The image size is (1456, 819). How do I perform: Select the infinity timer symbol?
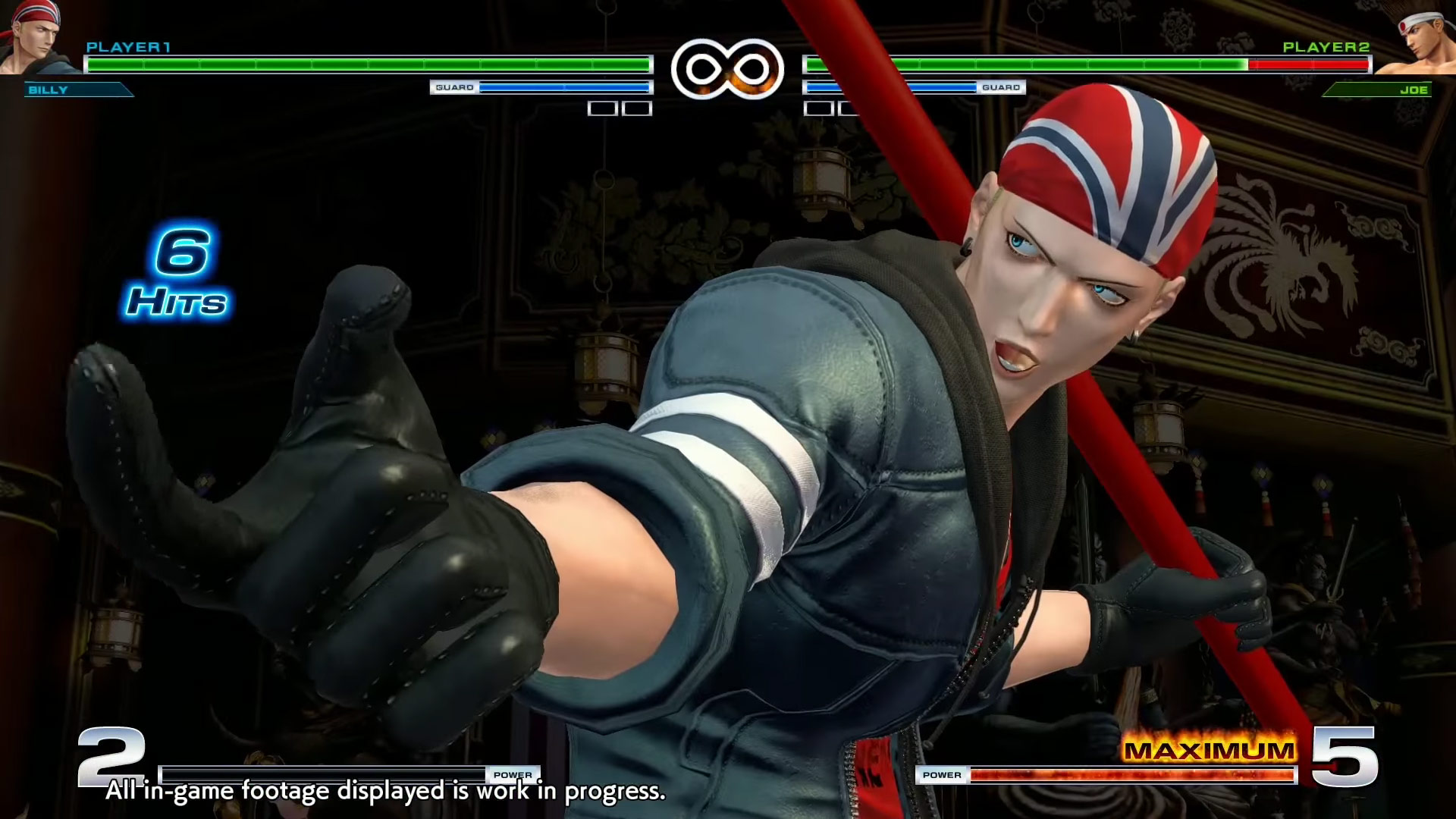pyautogui.click(x=726, y=67)
